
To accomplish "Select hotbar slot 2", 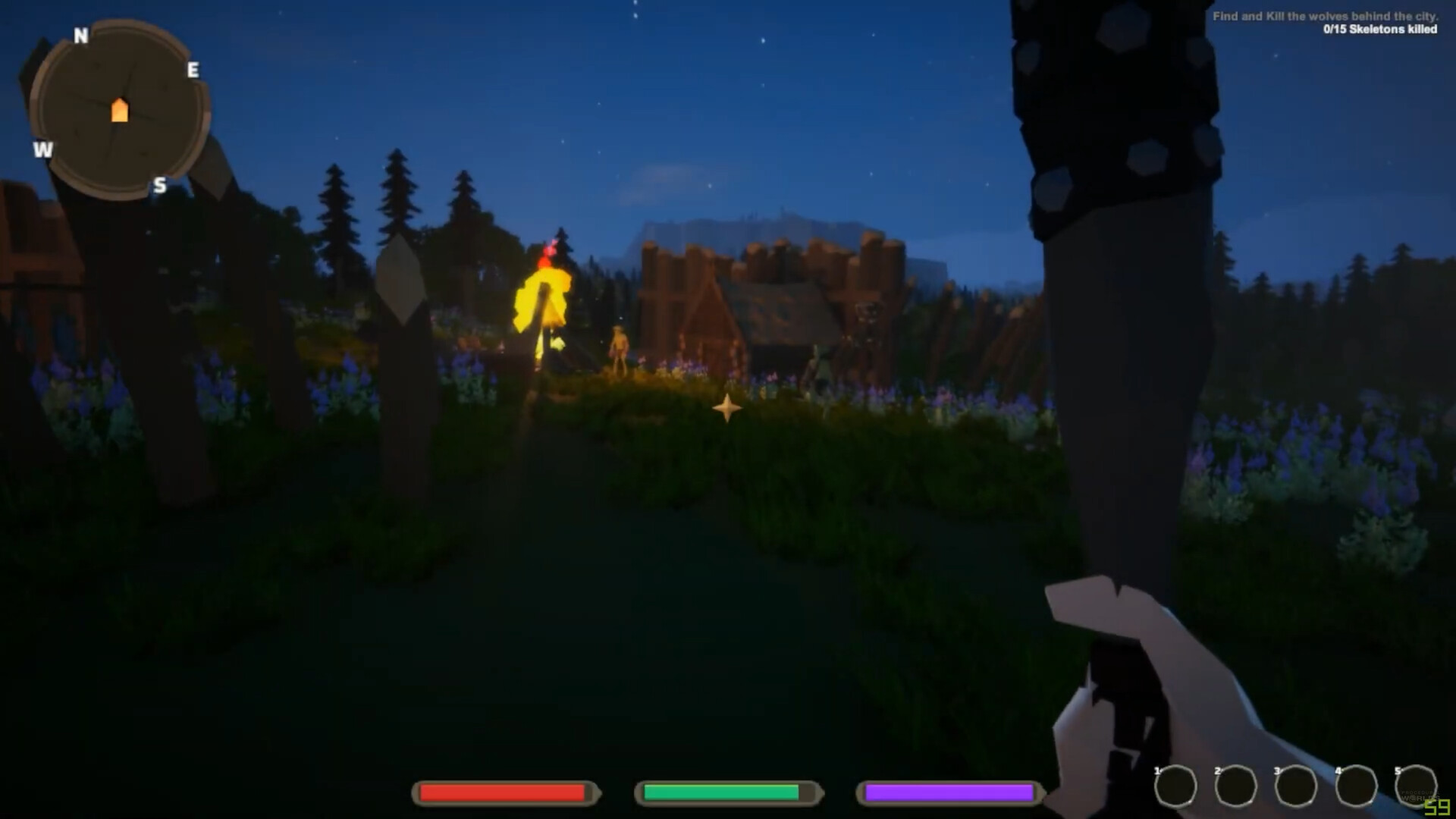I will (1235, 786).
